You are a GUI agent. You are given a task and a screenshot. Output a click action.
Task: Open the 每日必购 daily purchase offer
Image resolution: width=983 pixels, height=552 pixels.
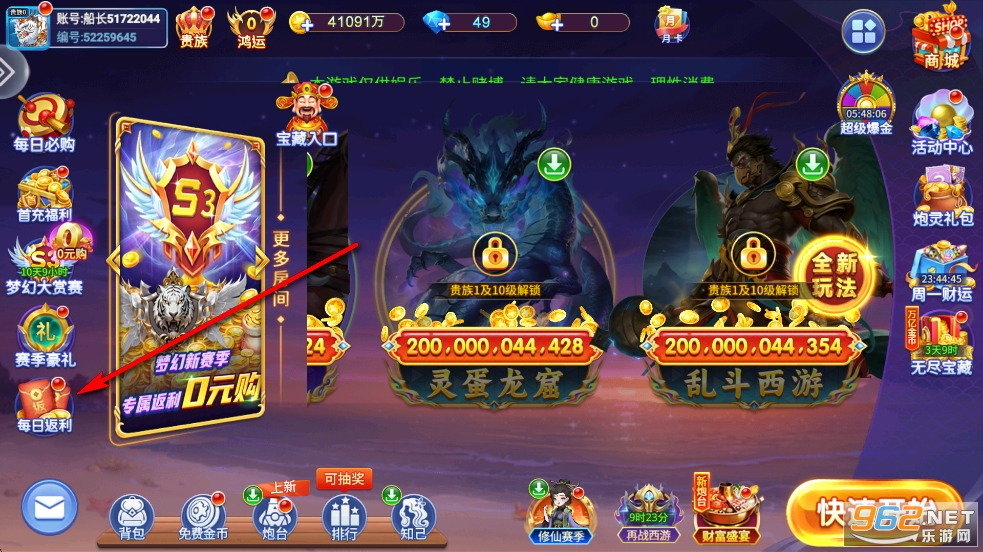click(45, 124)
